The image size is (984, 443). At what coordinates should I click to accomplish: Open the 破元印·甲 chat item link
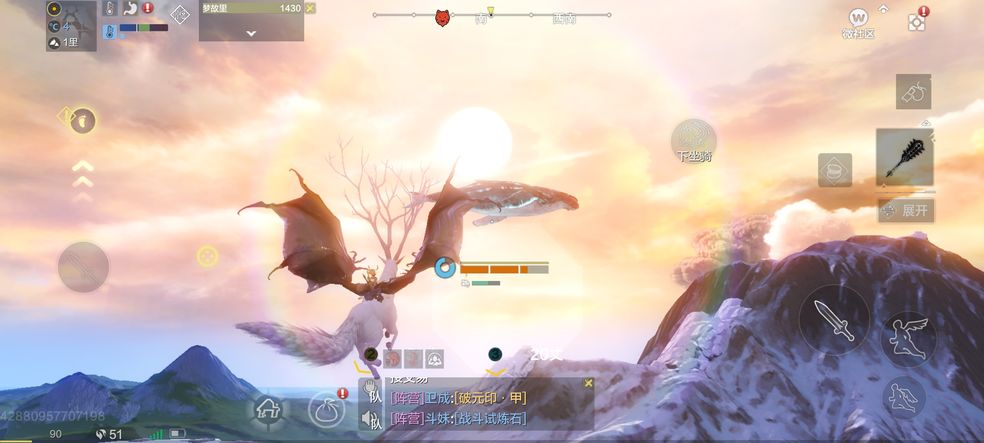490,398
